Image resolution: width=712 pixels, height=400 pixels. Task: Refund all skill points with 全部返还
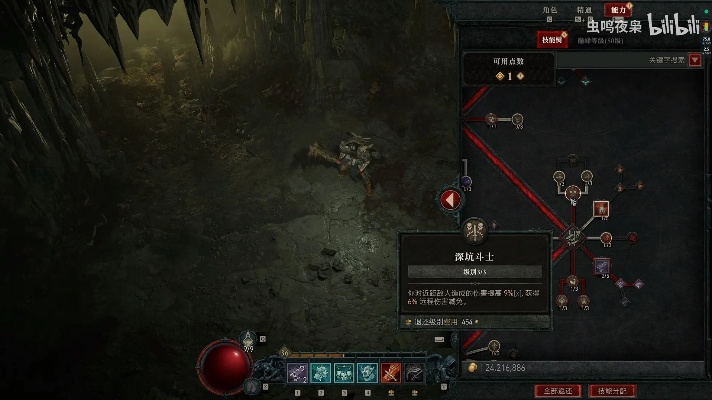point(558,389)
